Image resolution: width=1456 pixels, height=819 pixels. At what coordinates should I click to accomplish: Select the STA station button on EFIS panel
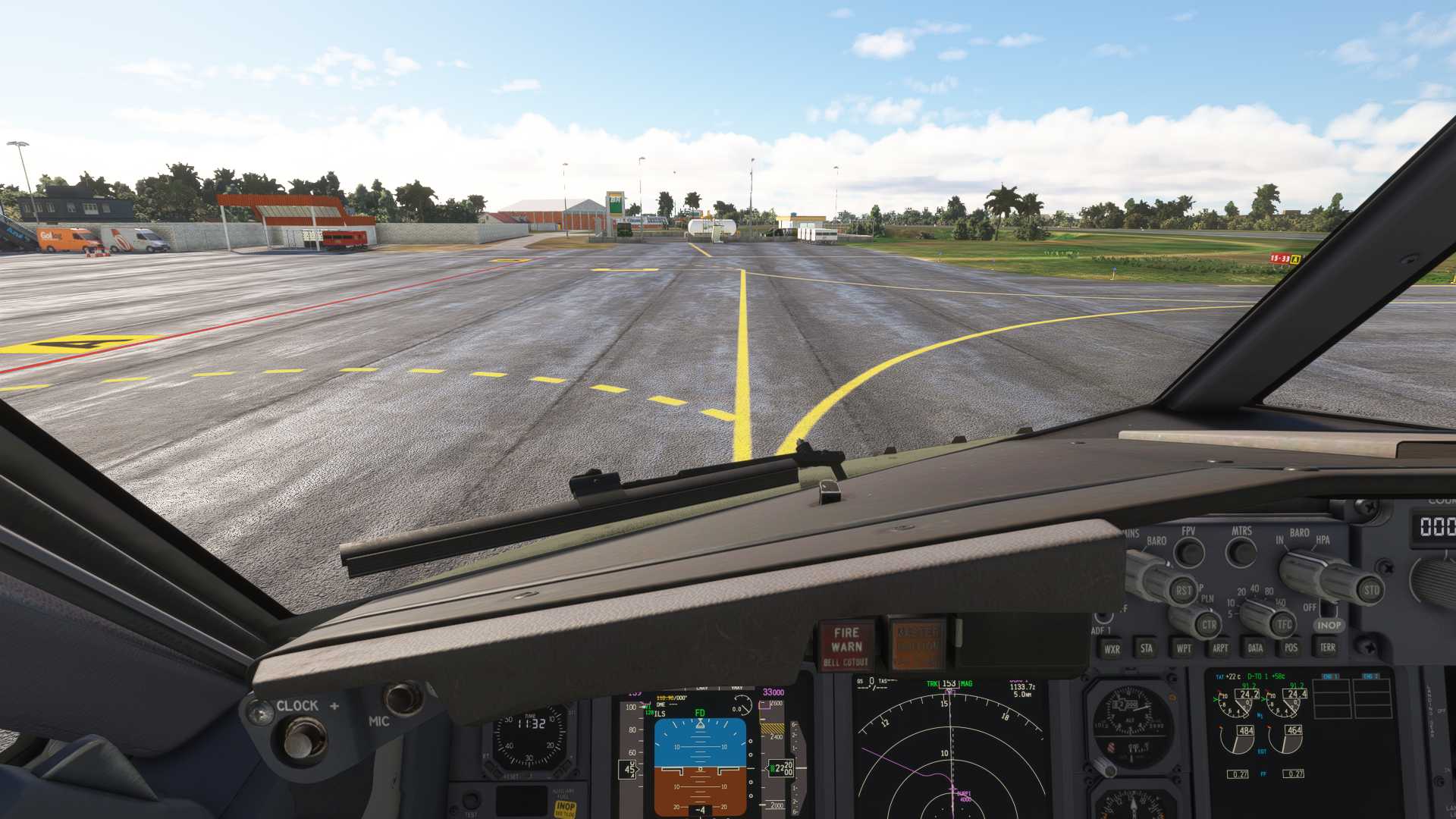tap(1147, 648)
